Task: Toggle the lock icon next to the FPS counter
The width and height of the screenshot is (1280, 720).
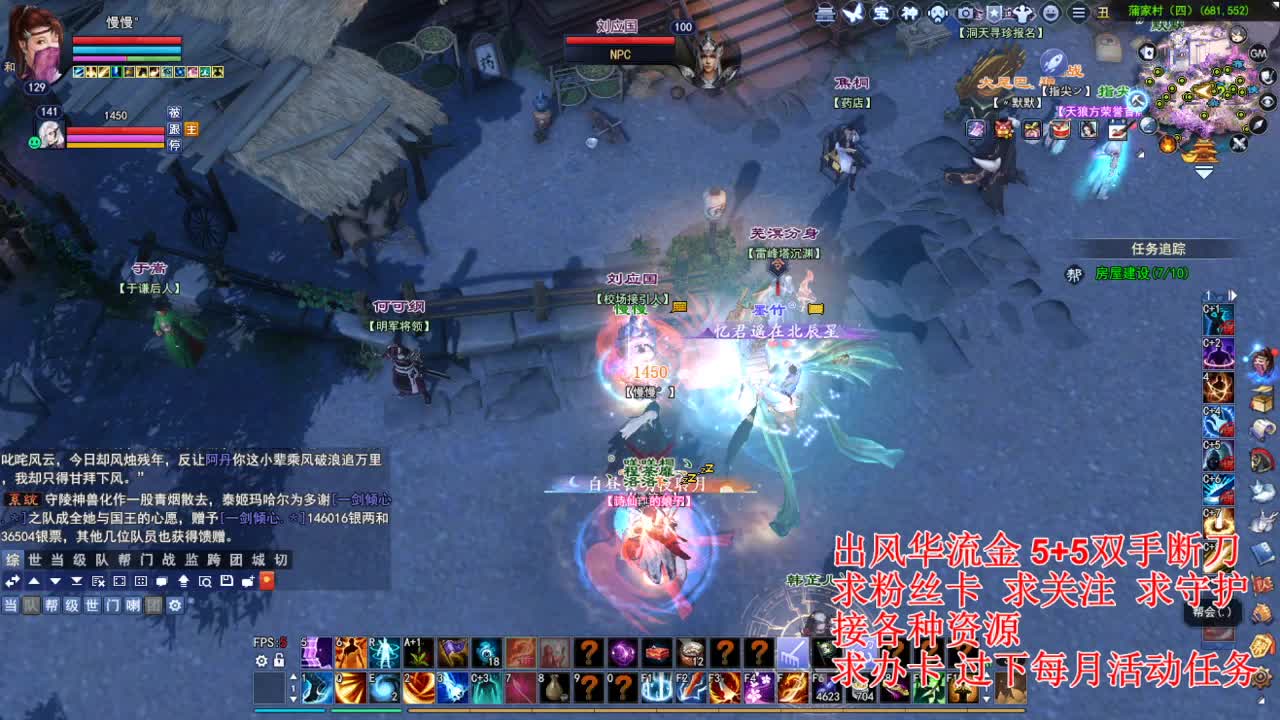Action: pos(279,661)
